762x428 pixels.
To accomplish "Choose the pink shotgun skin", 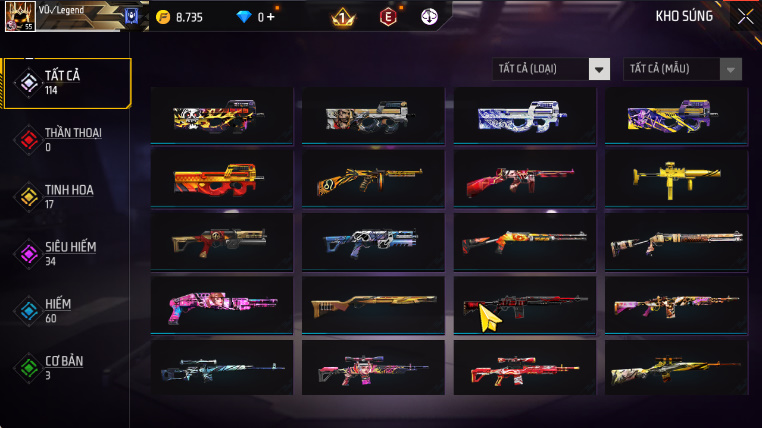I will click(x=221, y=305).
